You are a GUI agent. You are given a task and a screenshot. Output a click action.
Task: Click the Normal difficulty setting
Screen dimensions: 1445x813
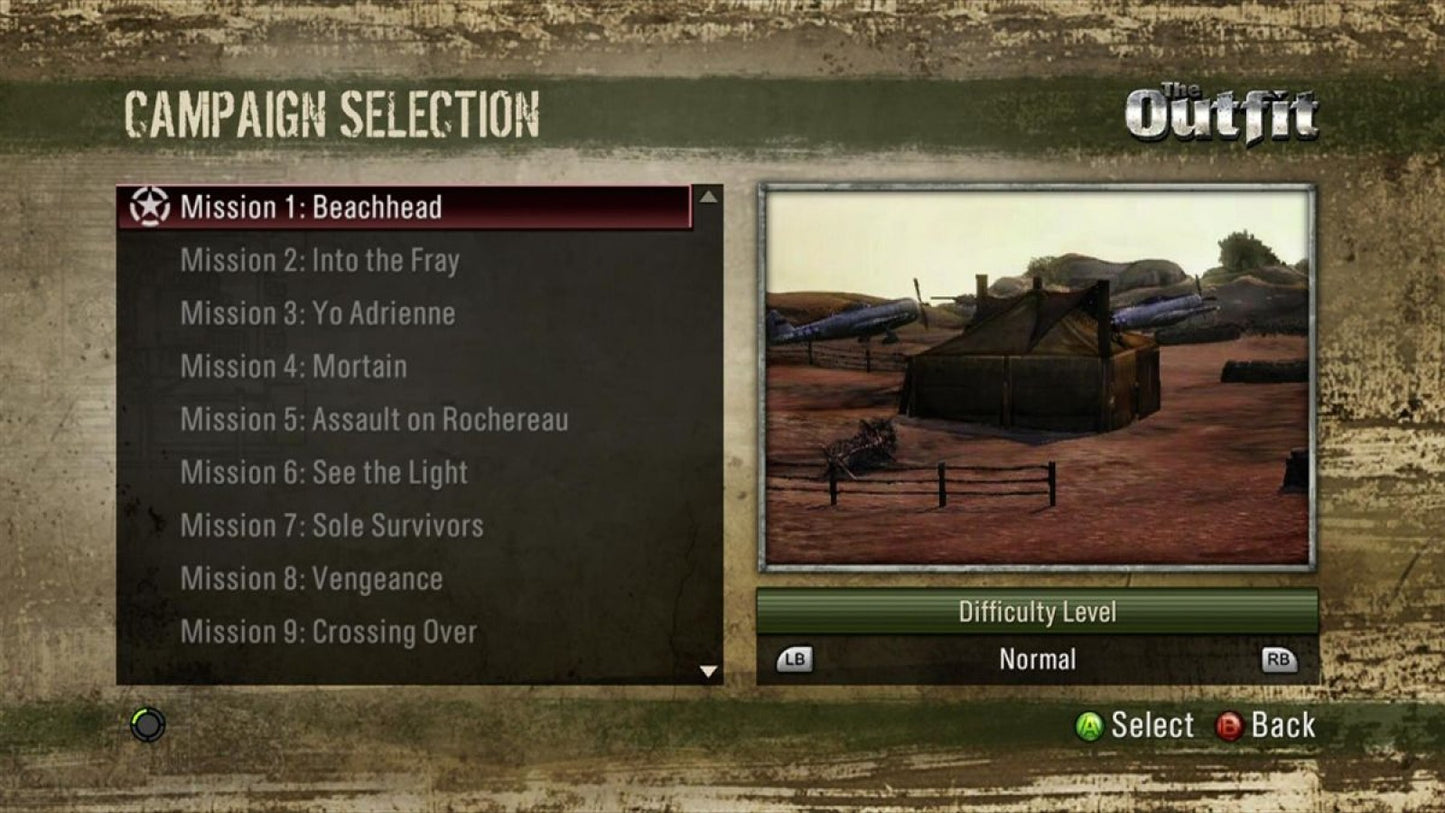(x=1037, y=658)
